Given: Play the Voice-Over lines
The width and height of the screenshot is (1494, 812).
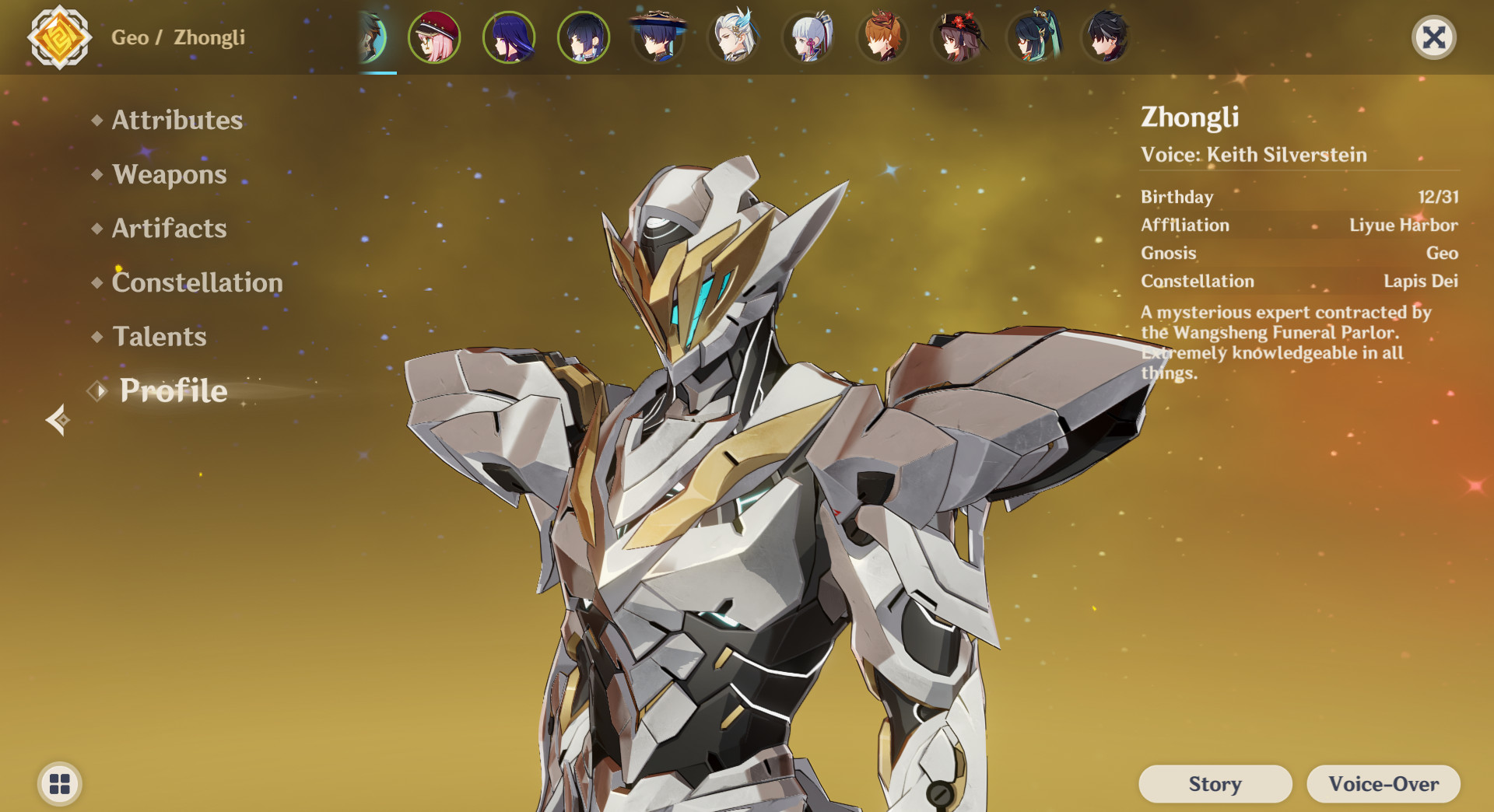Looking at the screenshot, I should tap(1384, 784).
